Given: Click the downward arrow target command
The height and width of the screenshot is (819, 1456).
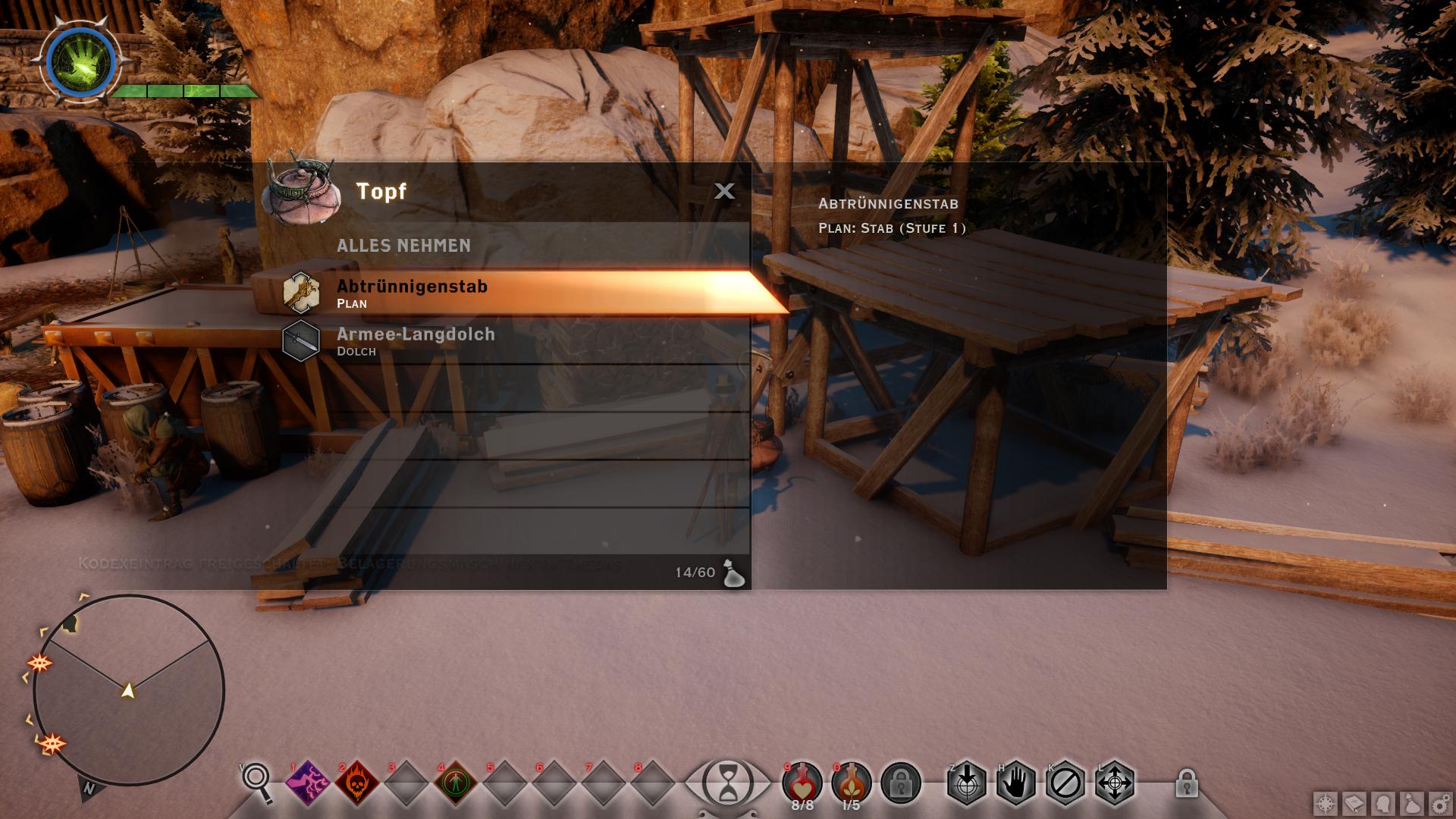Looking at the screenshot, I should point(967,783).
